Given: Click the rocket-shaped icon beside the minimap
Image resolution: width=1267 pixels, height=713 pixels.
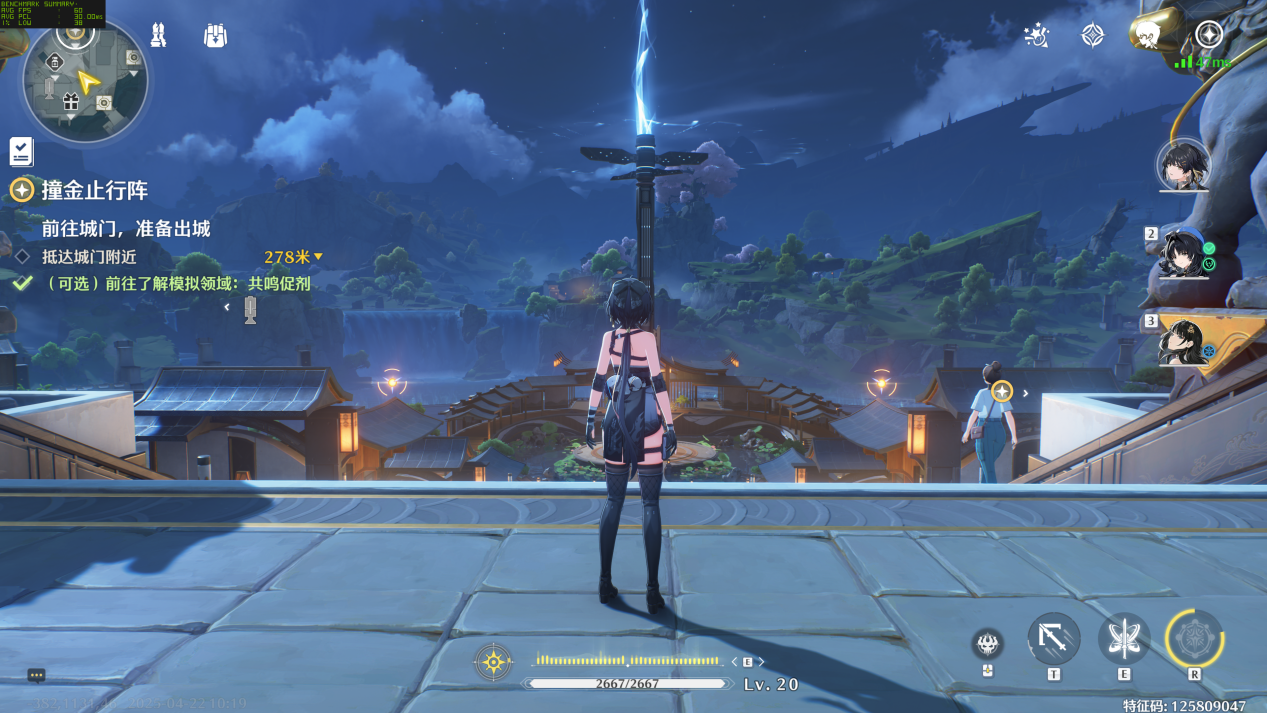Looking at the screenshot, I should [158, 35].
